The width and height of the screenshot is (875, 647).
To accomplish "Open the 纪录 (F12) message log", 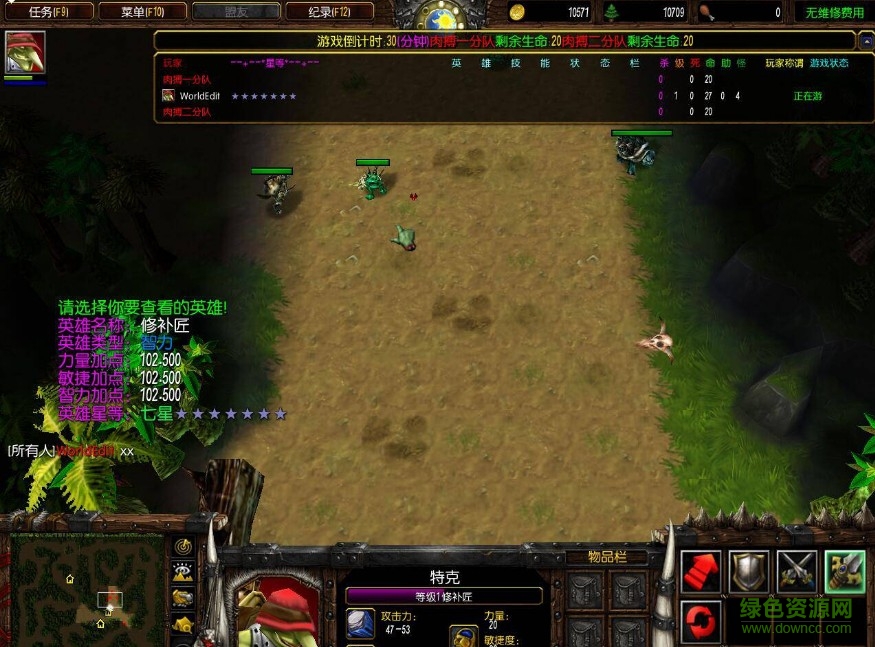I will pyautogui.click(x=329, y=12).
